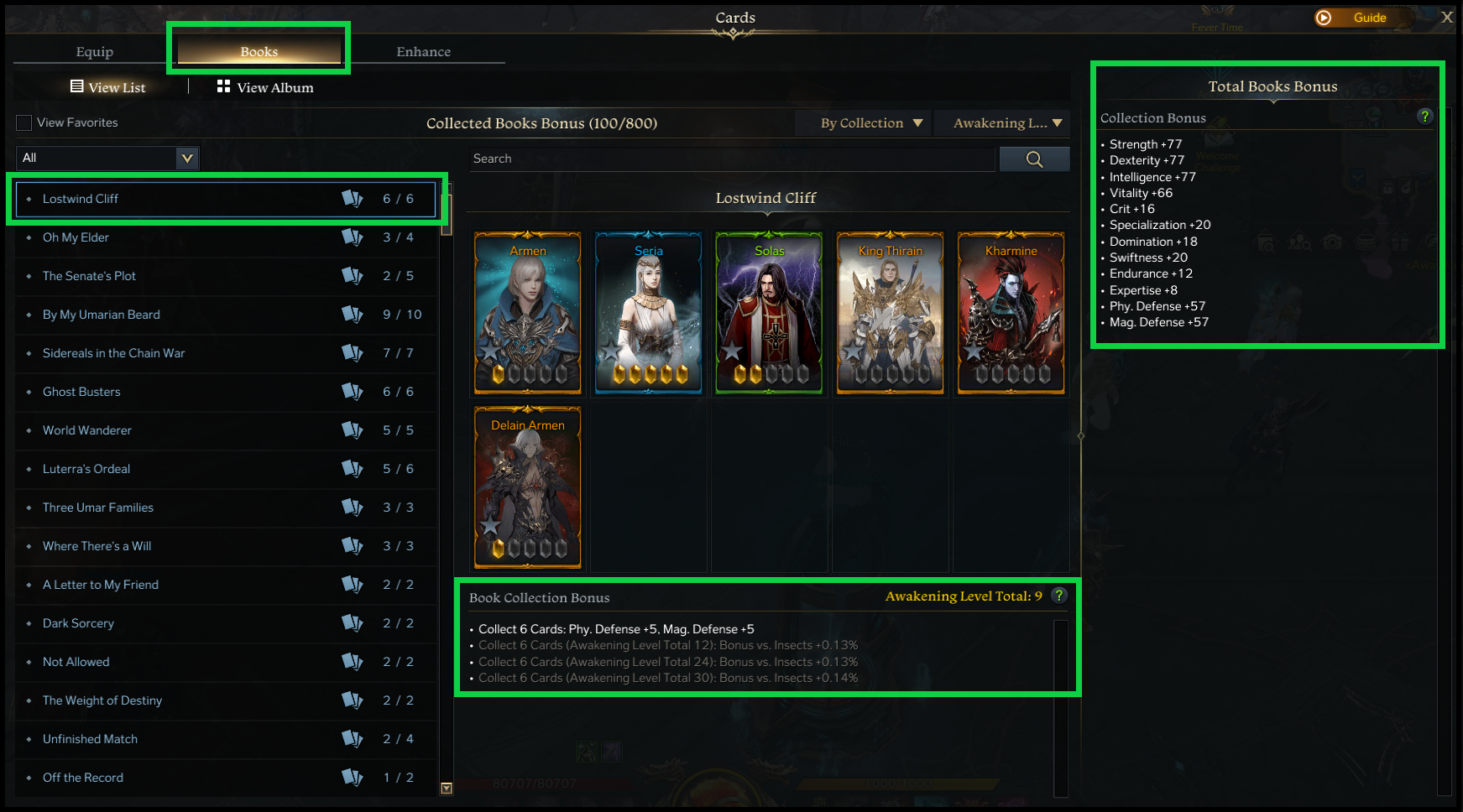Screen dimensions: 1463x812
Task: Click the View Album grid icon
Action: click(223, 86)
